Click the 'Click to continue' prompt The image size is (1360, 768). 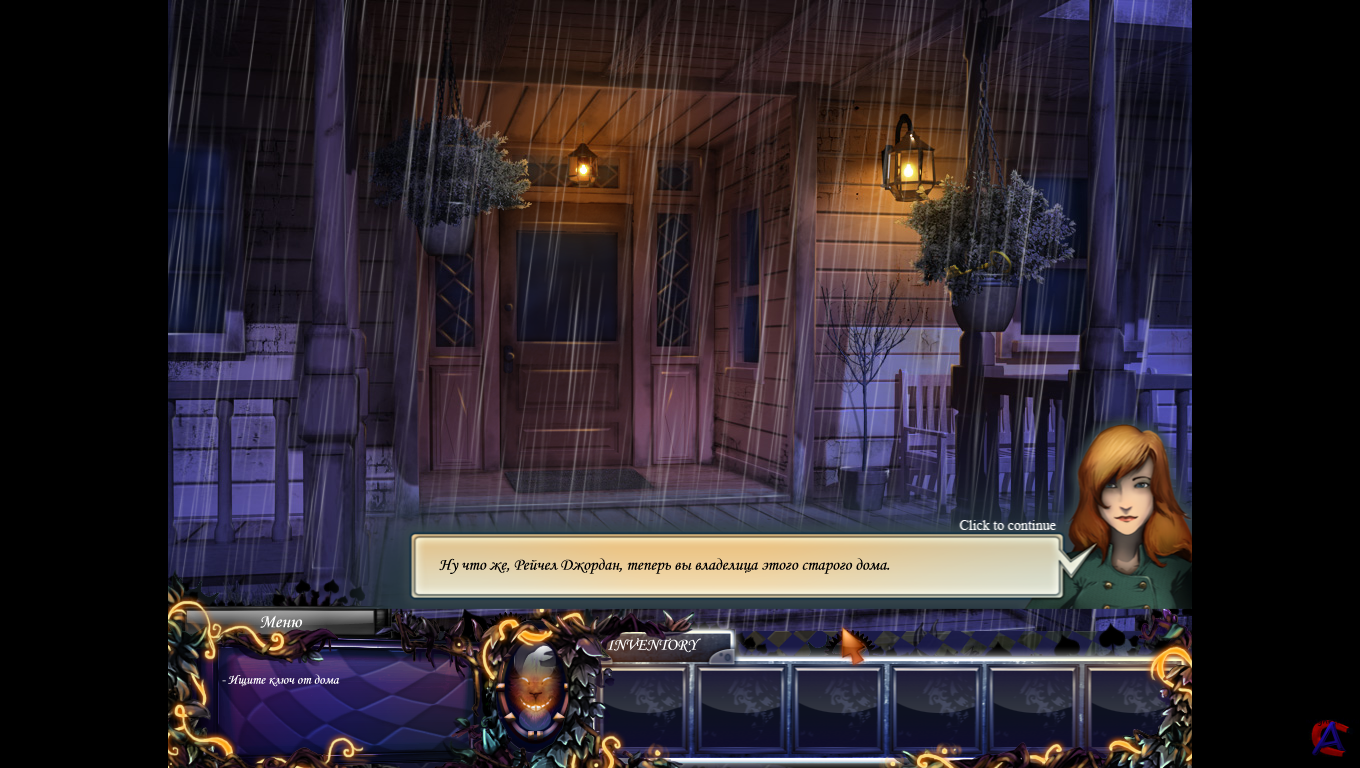1007,526
